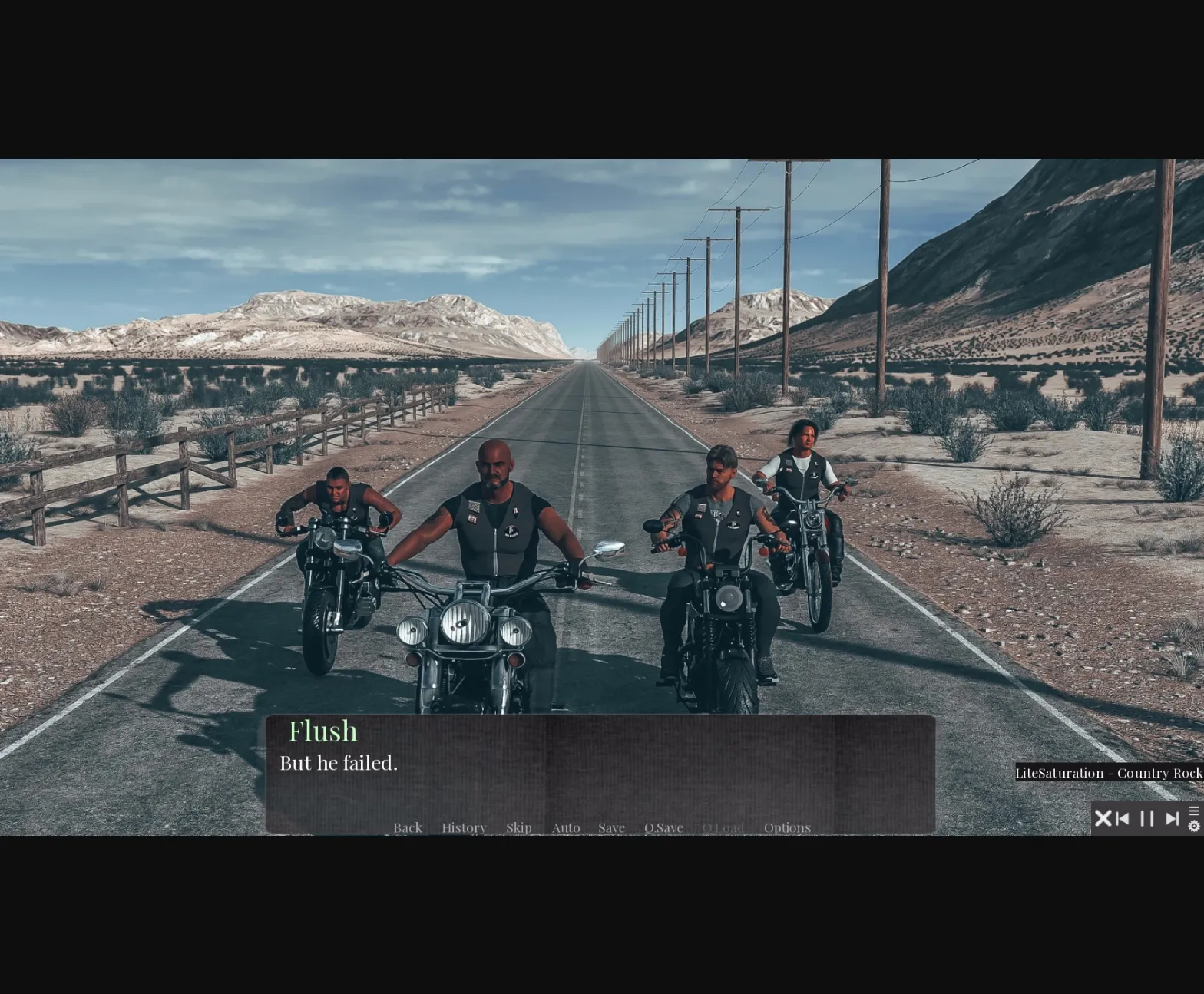Open the Options menu
The image size is (1204, 994).
[787, 827]
